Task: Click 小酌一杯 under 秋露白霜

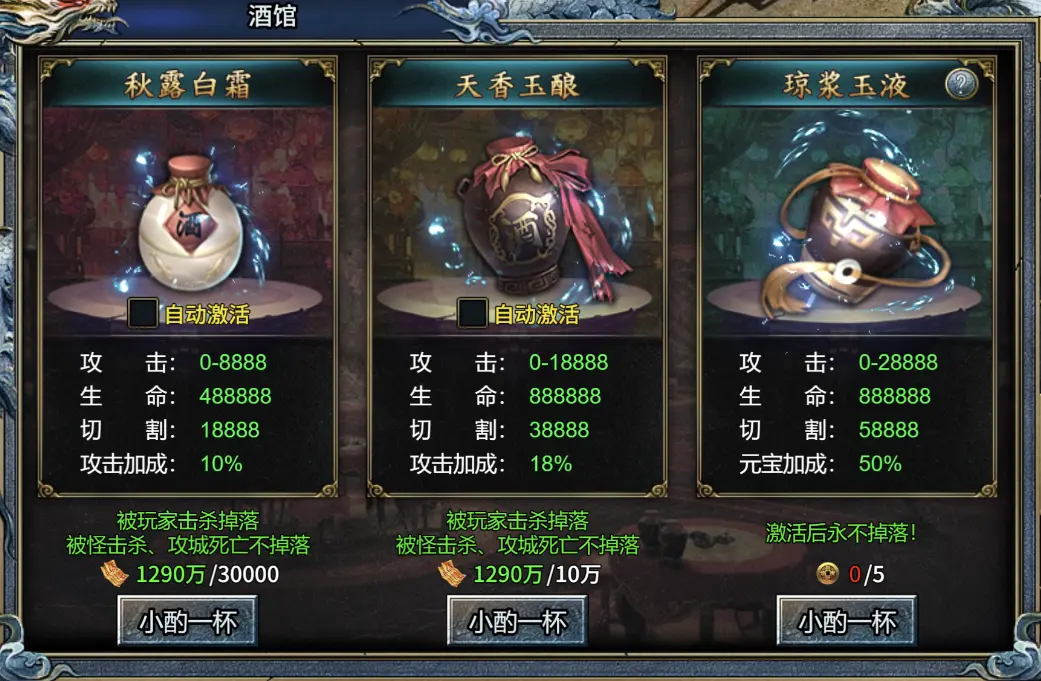Action: (187, 621)
